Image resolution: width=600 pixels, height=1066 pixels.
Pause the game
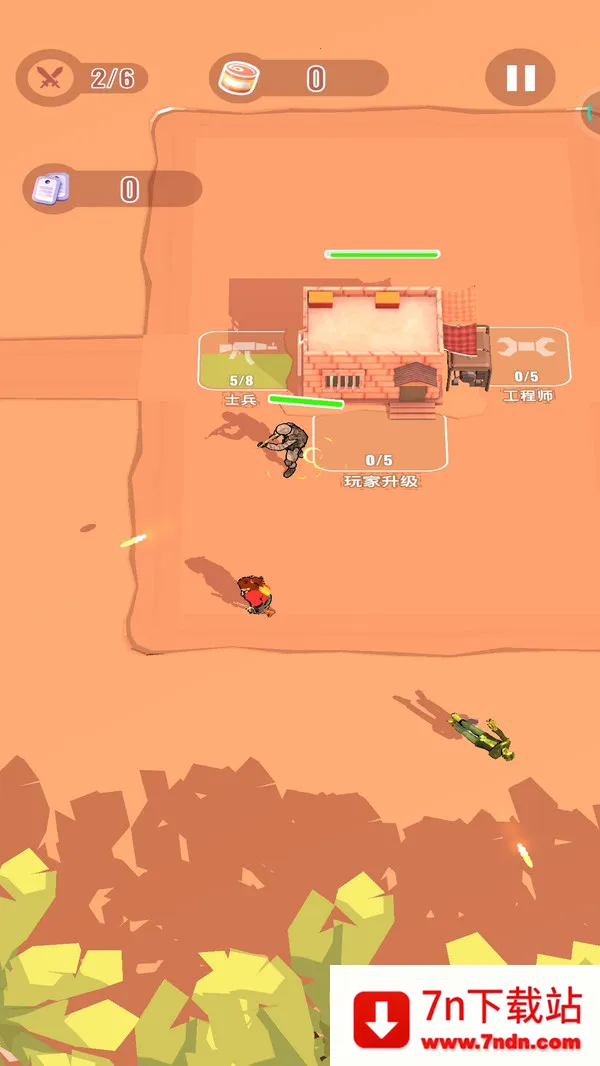(x=520, y=78)
